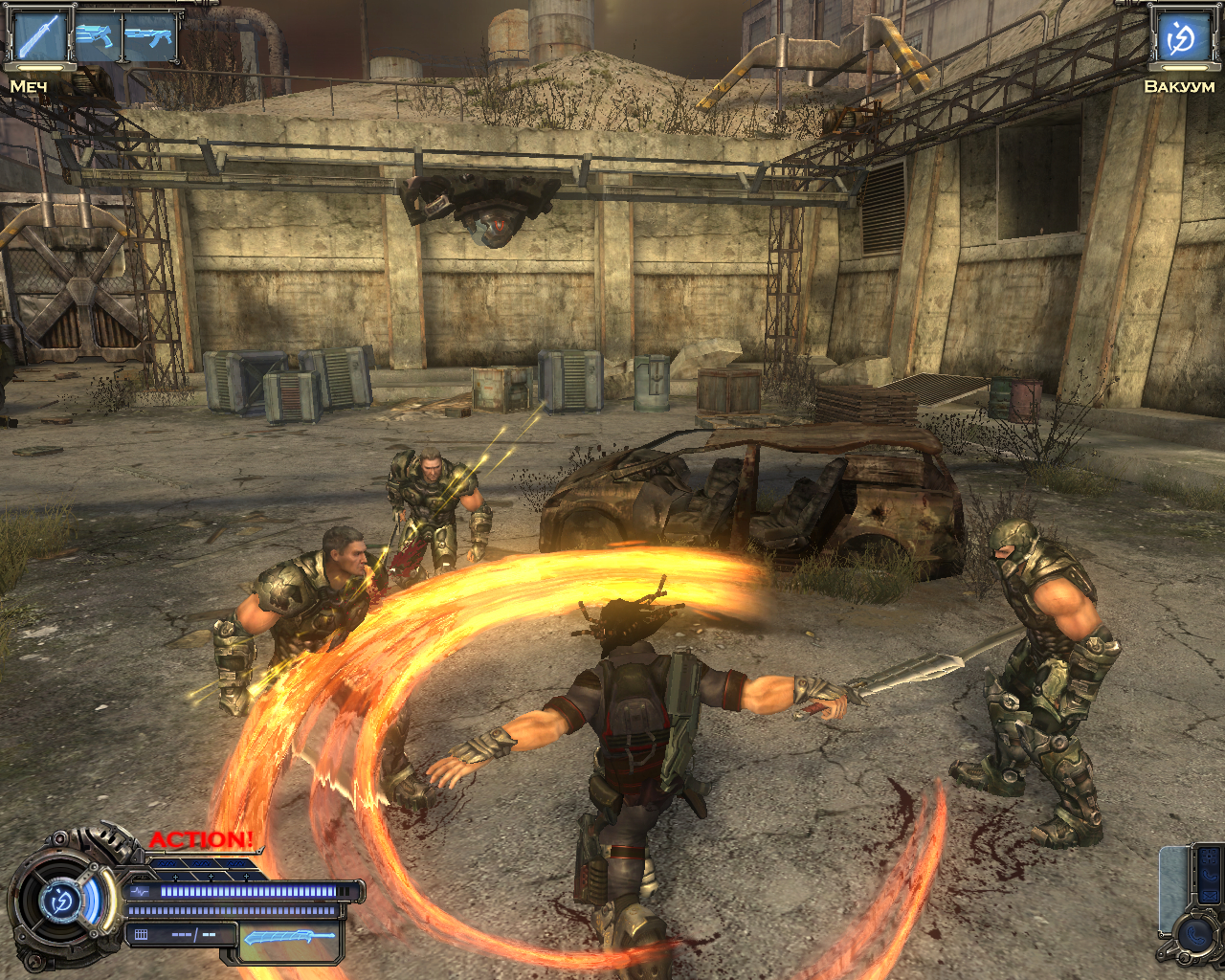Click the target reticle icon on the communicator
This screenshot has width=1225, height=980.
[1209, 856]
